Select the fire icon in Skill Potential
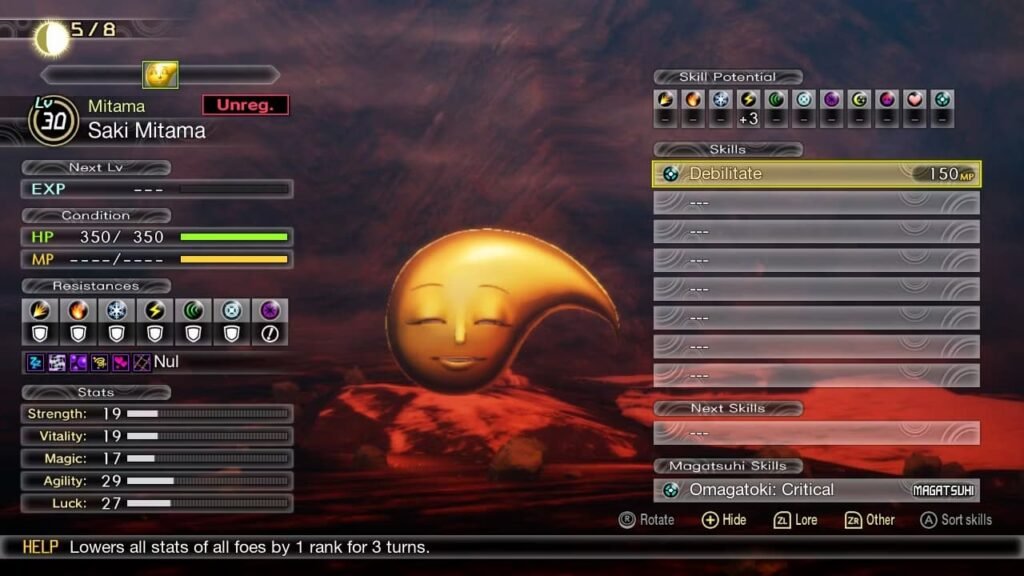The height and width of the screenshot is (576, 1024). pos(693,100)
